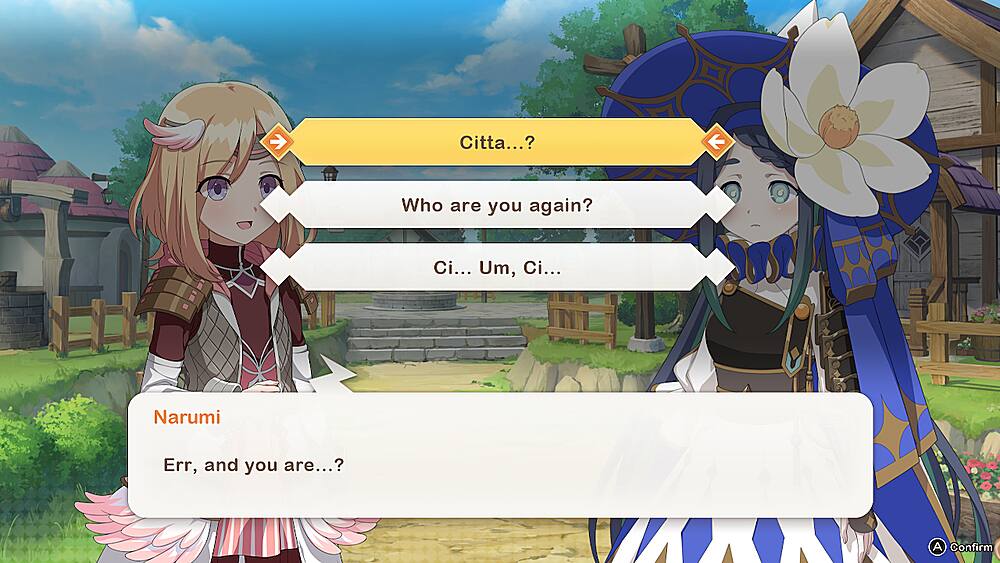Choose the "Citta...?" reply
1000x563 pixels.
[497, 142]
